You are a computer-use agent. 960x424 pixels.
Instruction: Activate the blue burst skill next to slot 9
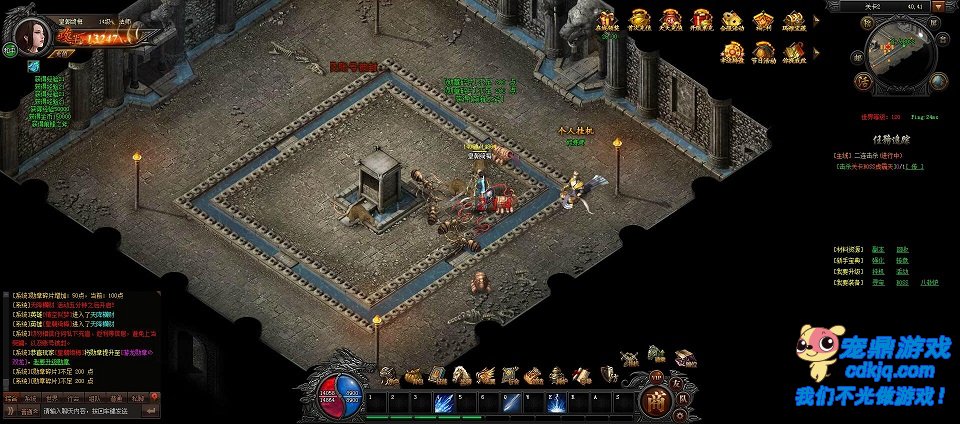tap(558, 402)
